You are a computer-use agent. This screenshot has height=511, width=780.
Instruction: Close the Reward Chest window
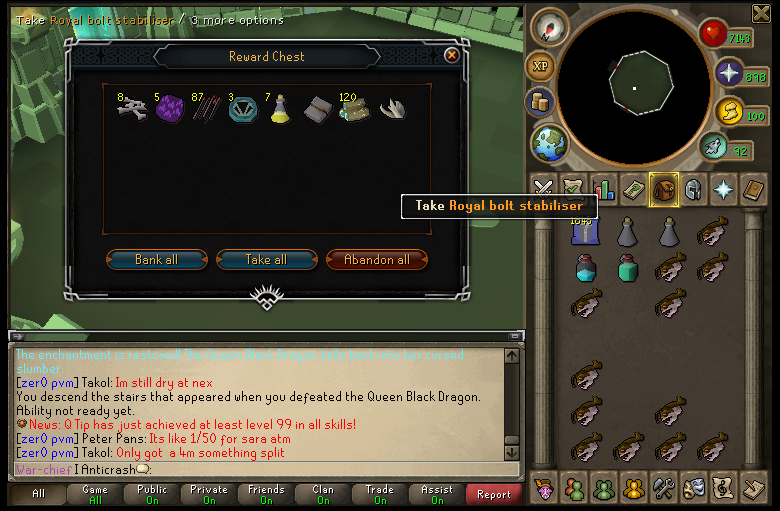pos(452,56)
